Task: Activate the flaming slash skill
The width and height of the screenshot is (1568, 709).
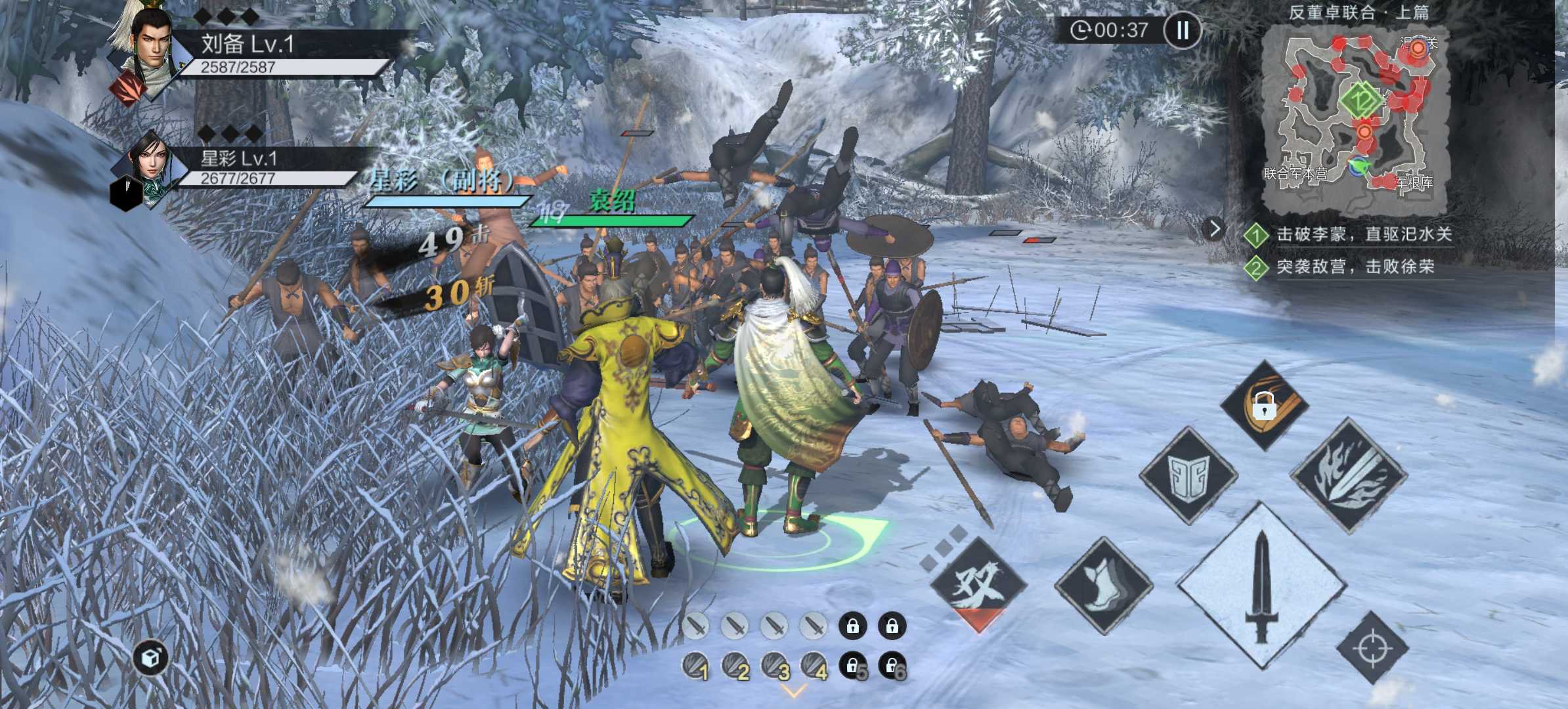Action: pyautogui.click(x=1349, y=474)
